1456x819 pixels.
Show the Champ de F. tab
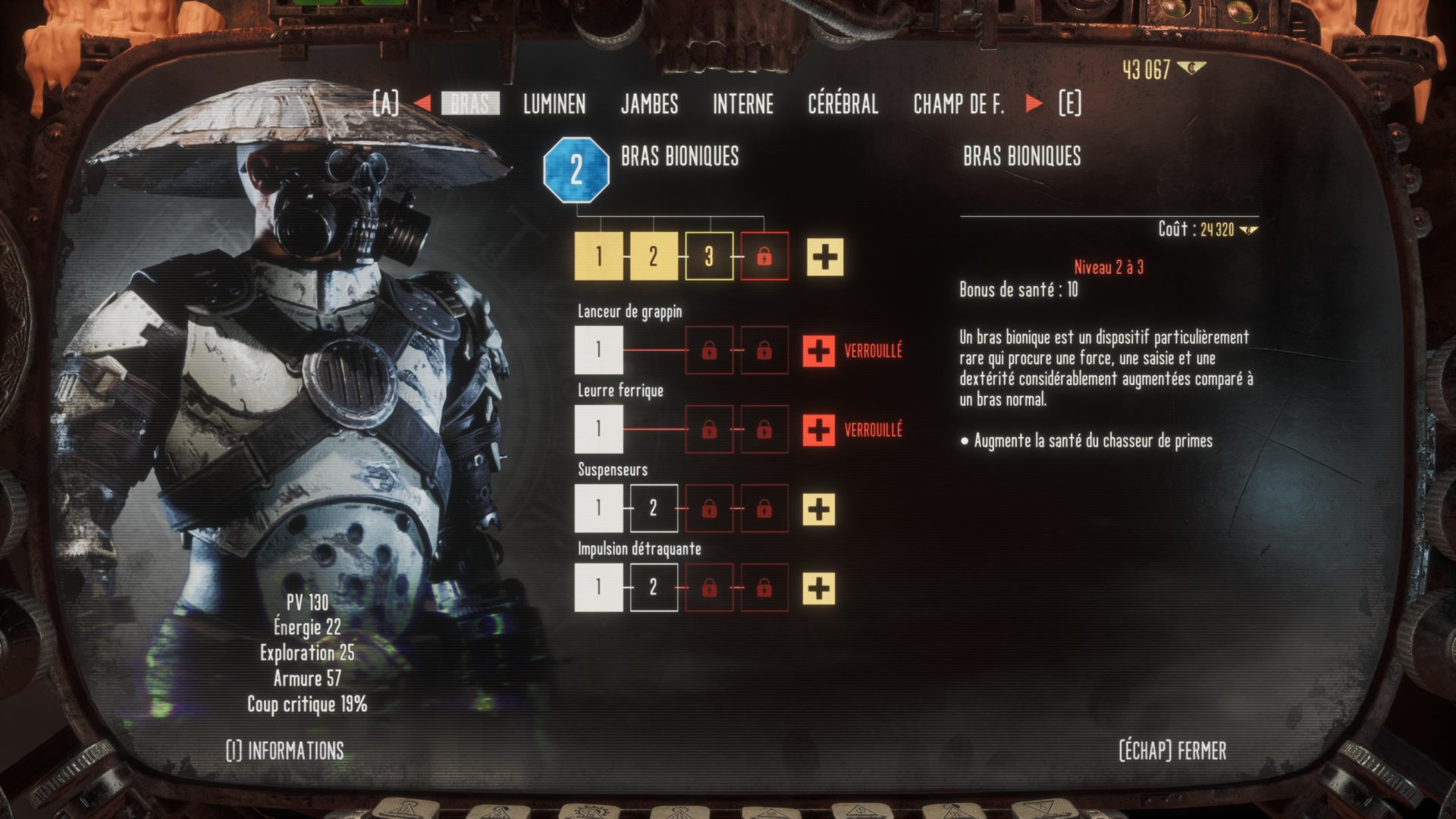959,104
